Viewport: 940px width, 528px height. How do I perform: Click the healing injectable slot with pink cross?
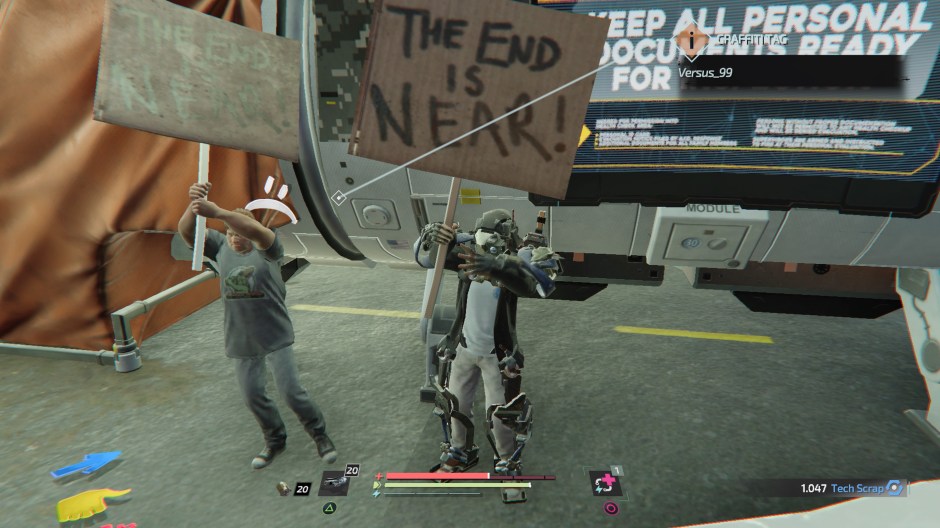[x=605, y=483]
